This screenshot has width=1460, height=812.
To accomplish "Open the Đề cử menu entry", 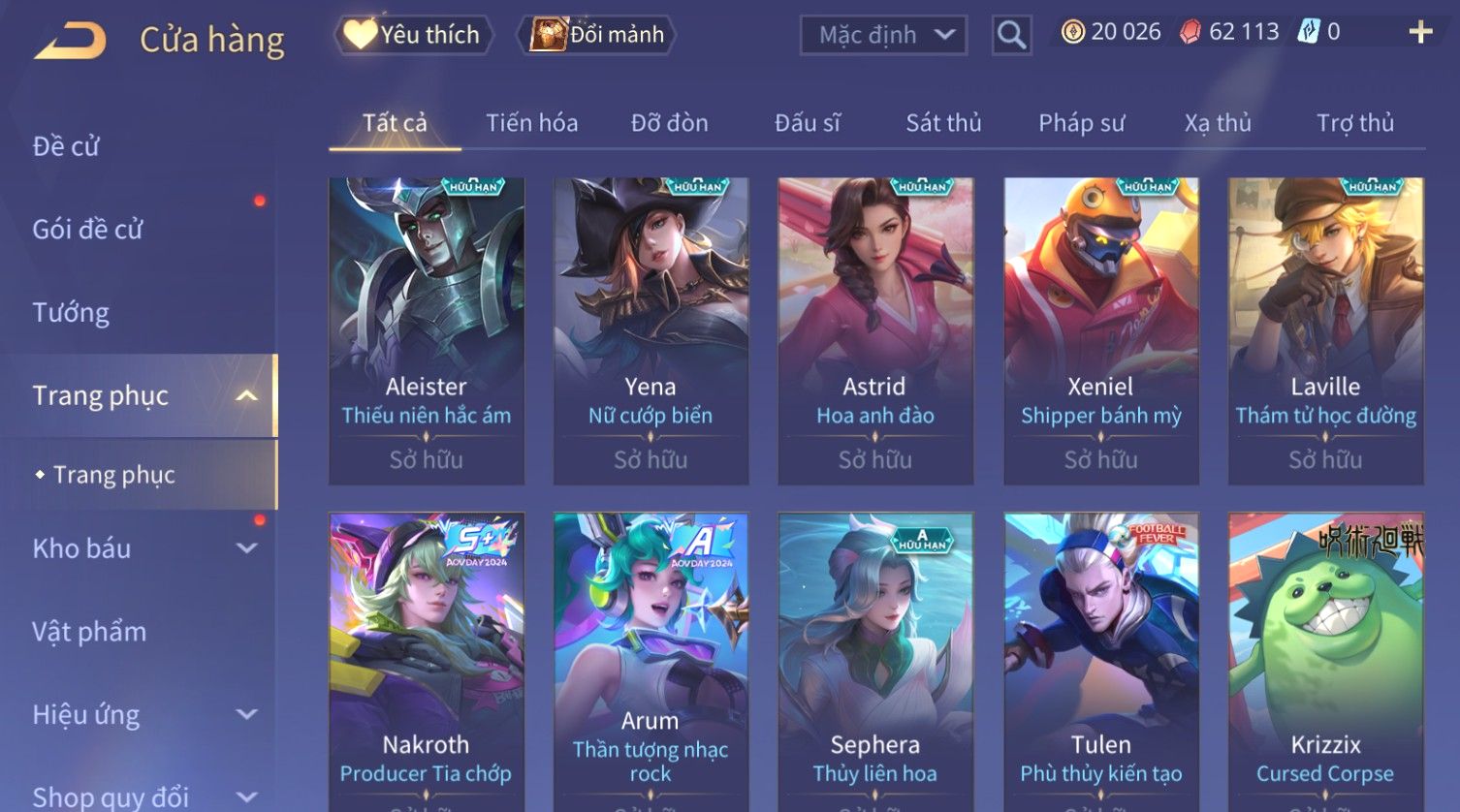I will tap(66, 146).
